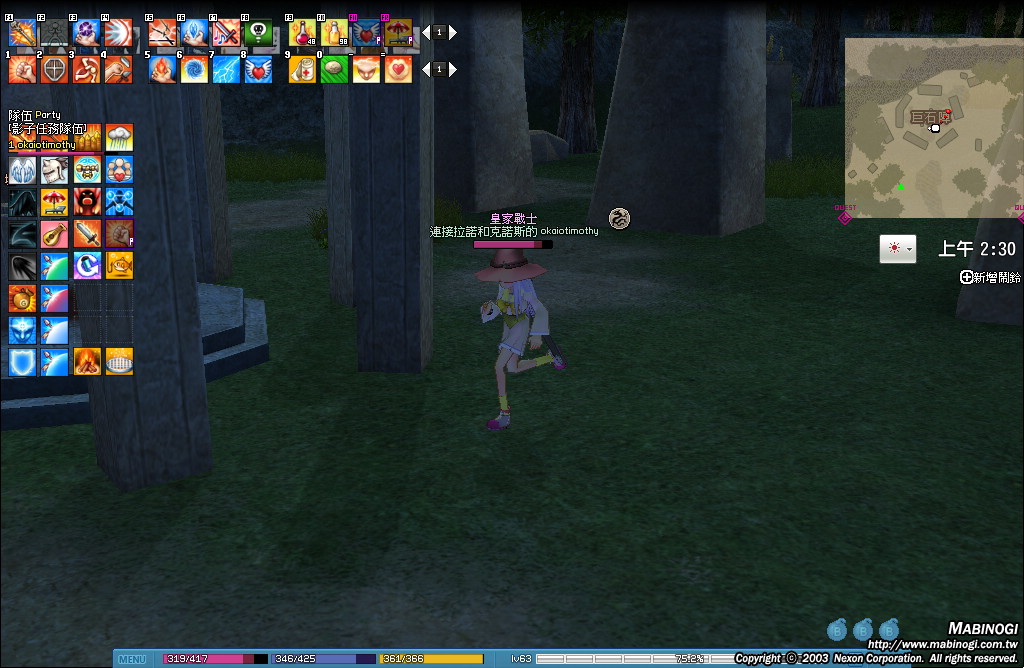Click the 新增鬧鈴 add alarm button
This screenshot has height=668, width=1024.
coord(989,277)
